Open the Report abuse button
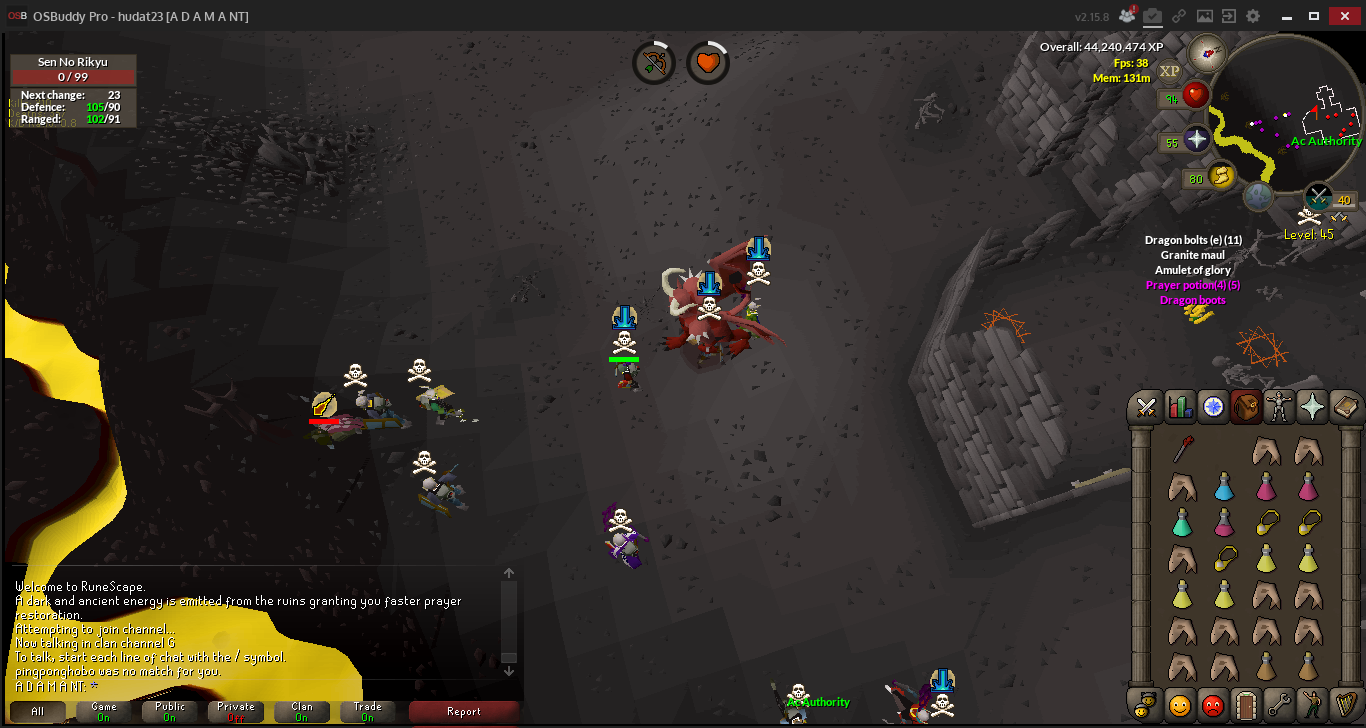The image size is (1366, 728). point(463,711)
